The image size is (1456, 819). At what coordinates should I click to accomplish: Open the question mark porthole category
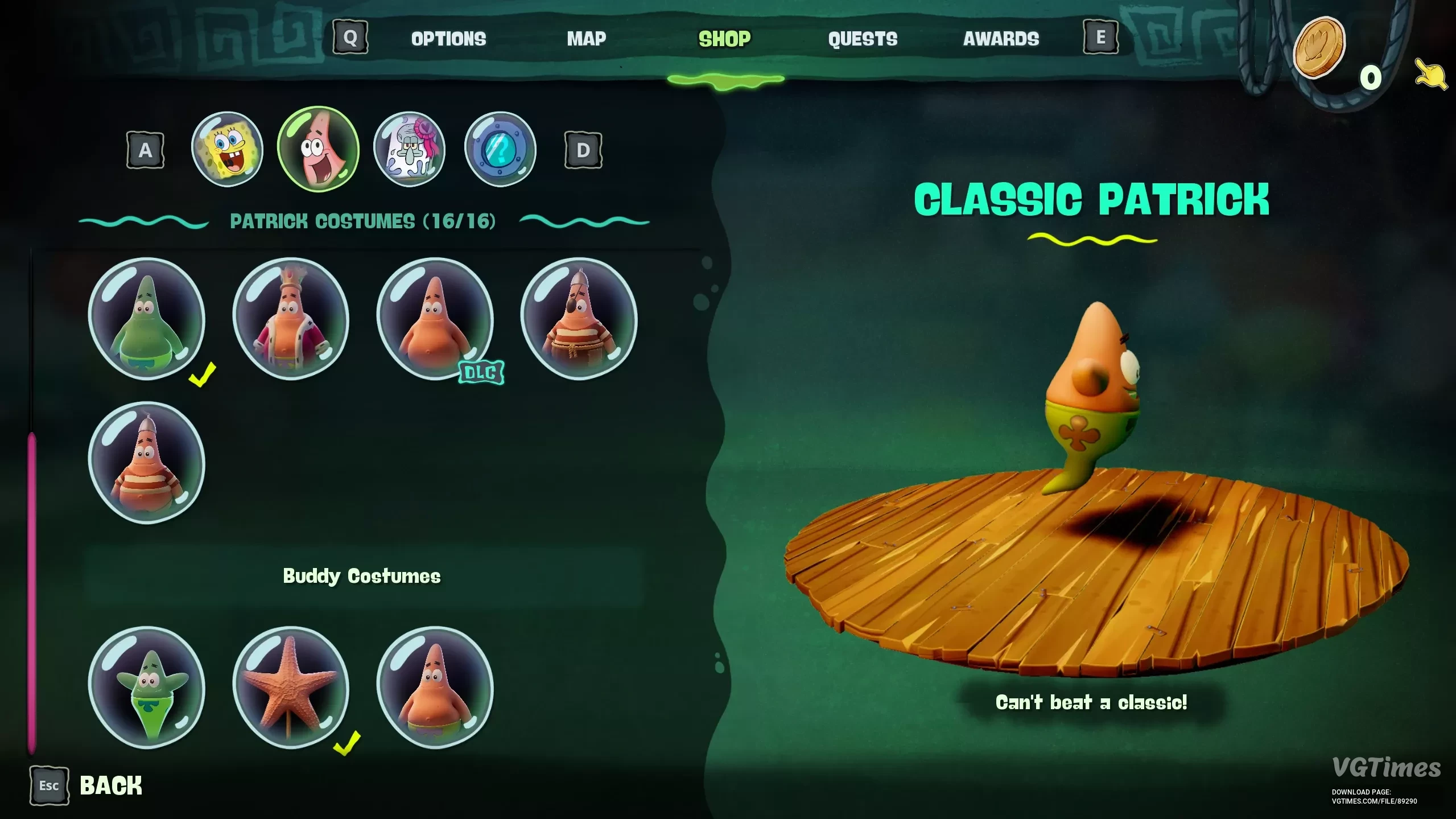500,149
